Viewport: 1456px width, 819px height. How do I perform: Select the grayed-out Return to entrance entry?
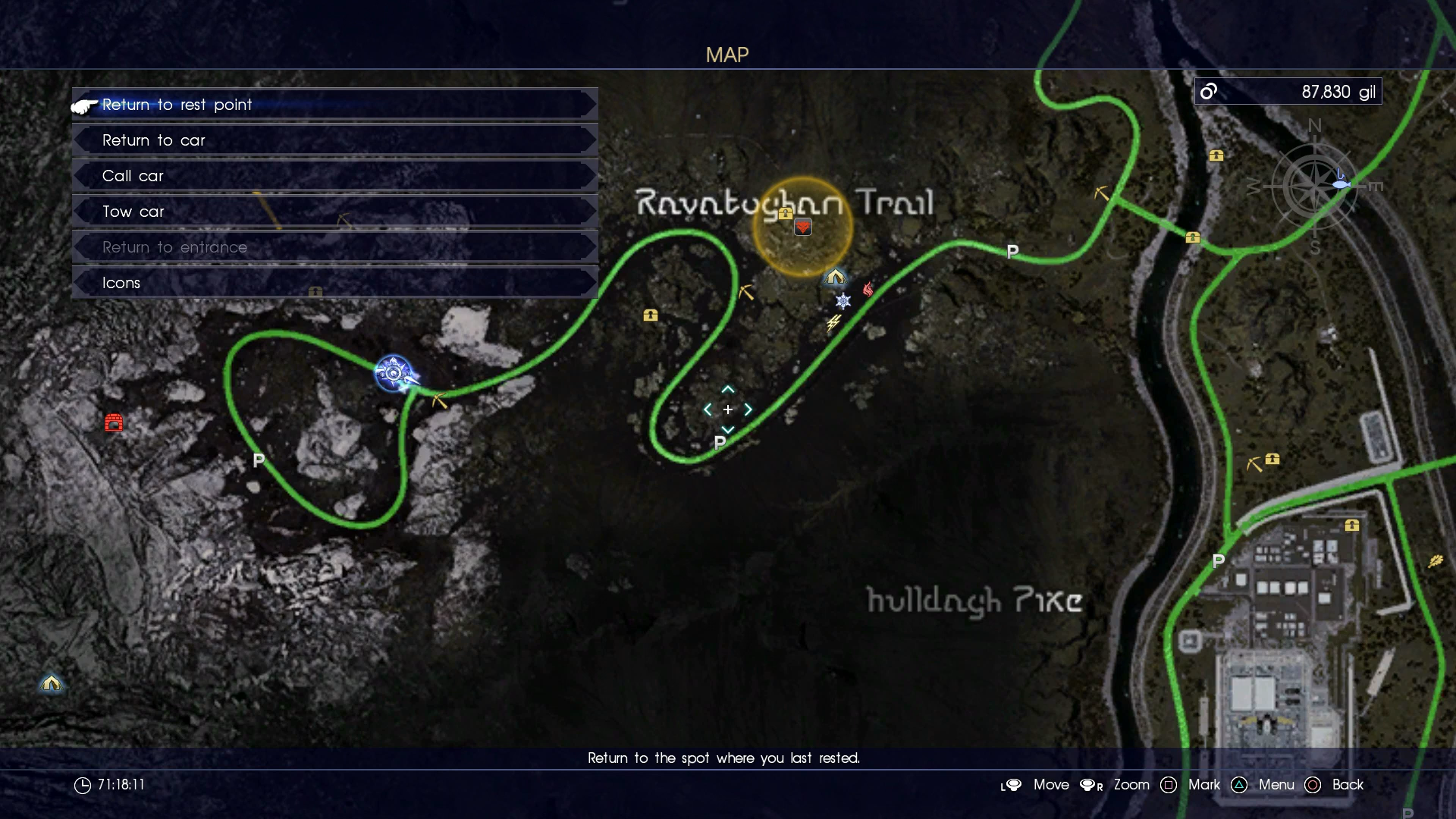coord(174,247)
